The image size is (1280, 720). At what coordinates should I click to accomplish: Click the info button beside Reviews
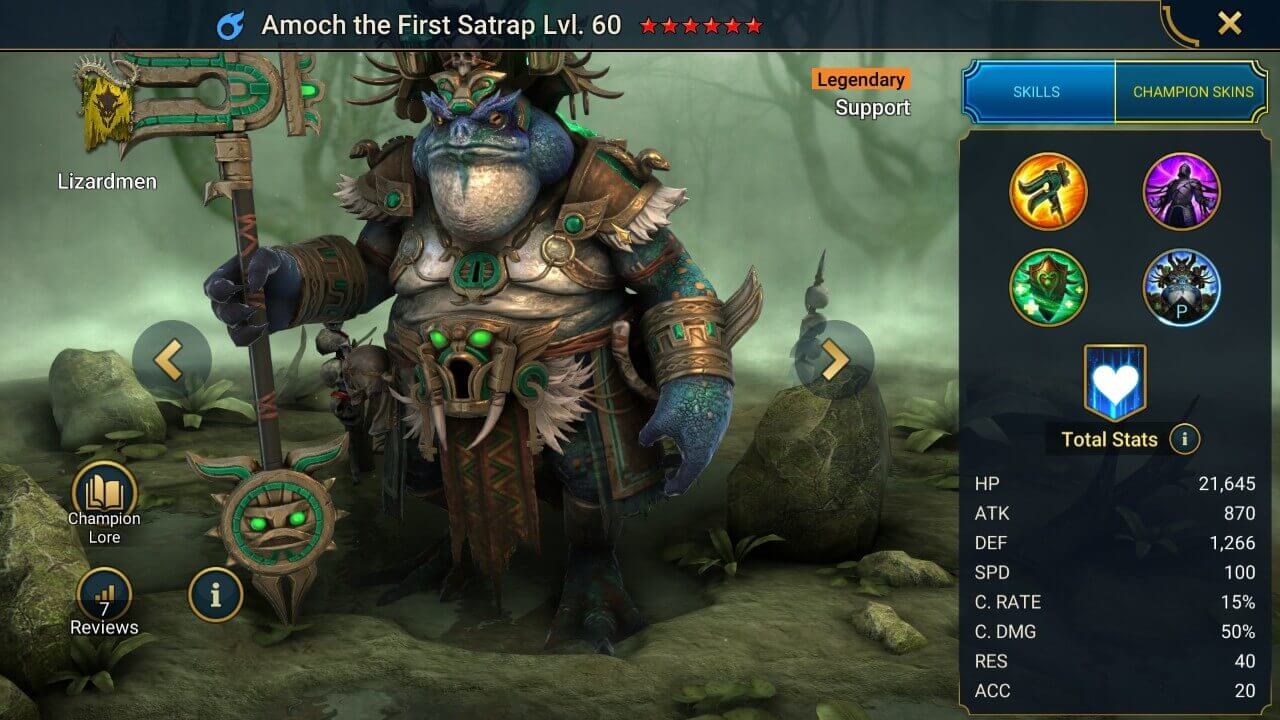[x=215, y=595]
